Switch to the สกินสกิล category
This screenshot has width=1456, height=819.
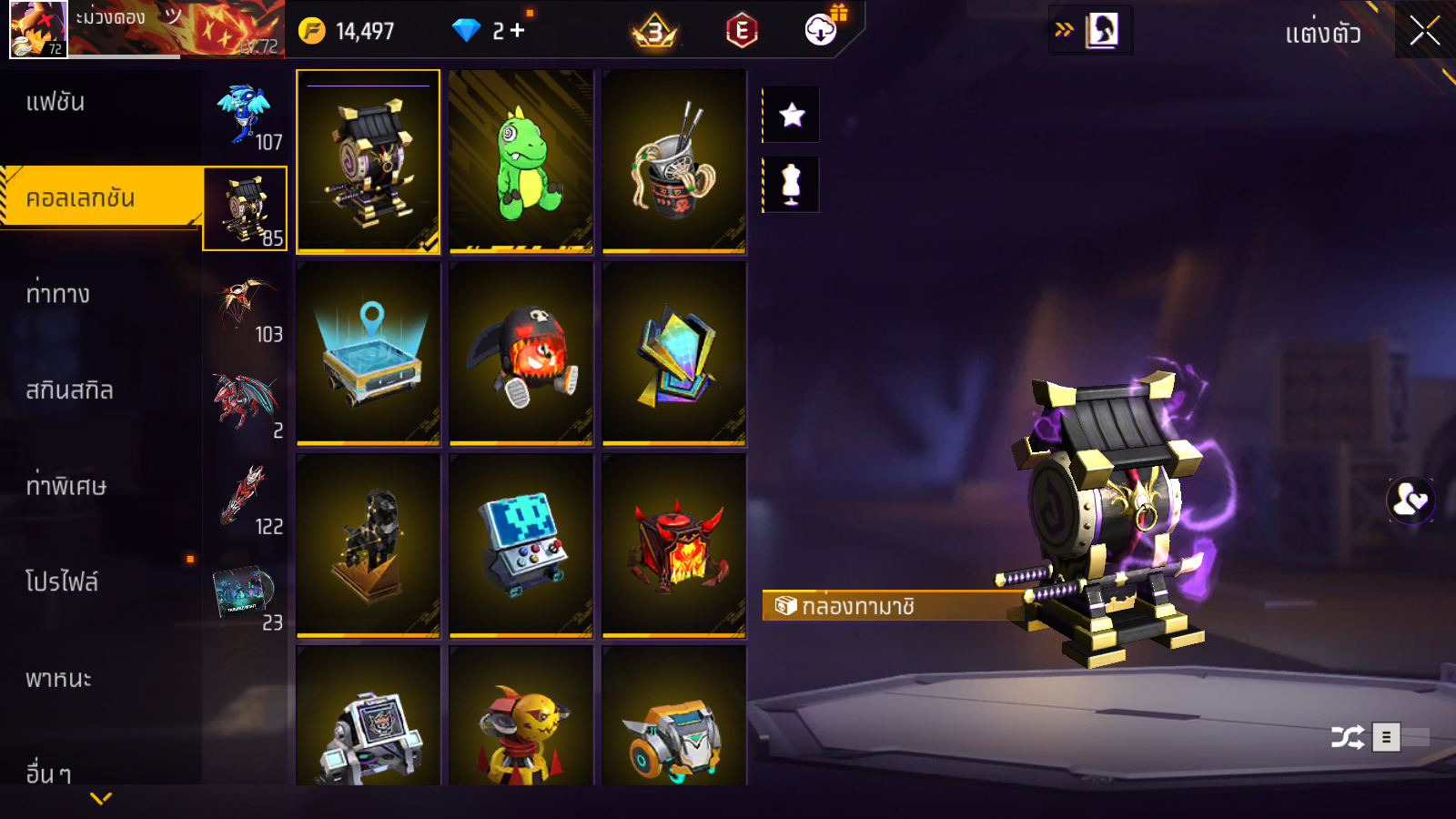pos(100,391)
